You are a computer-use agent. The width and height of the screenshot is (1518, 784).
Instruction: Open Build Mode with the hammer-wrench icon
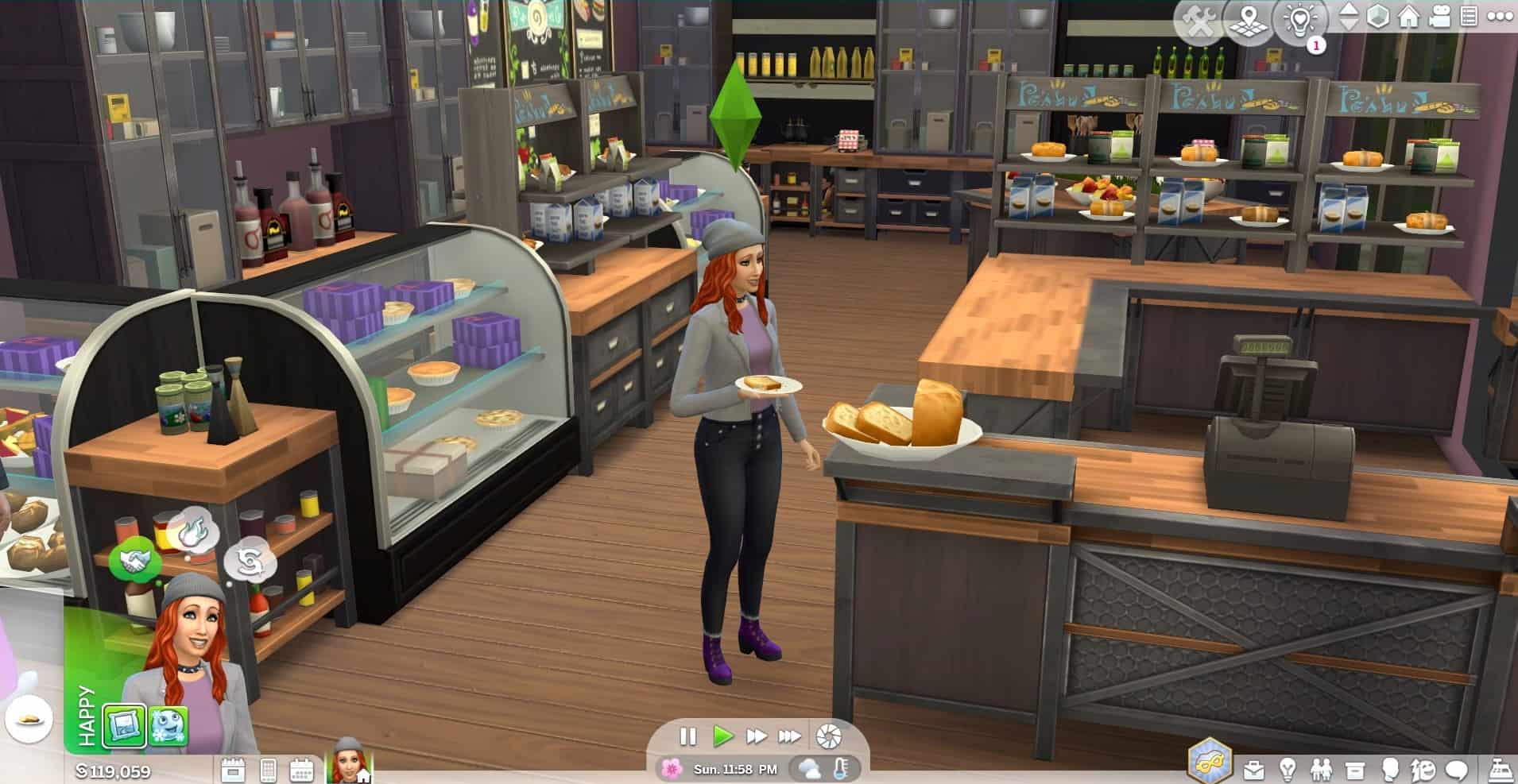coord(1199,21)
